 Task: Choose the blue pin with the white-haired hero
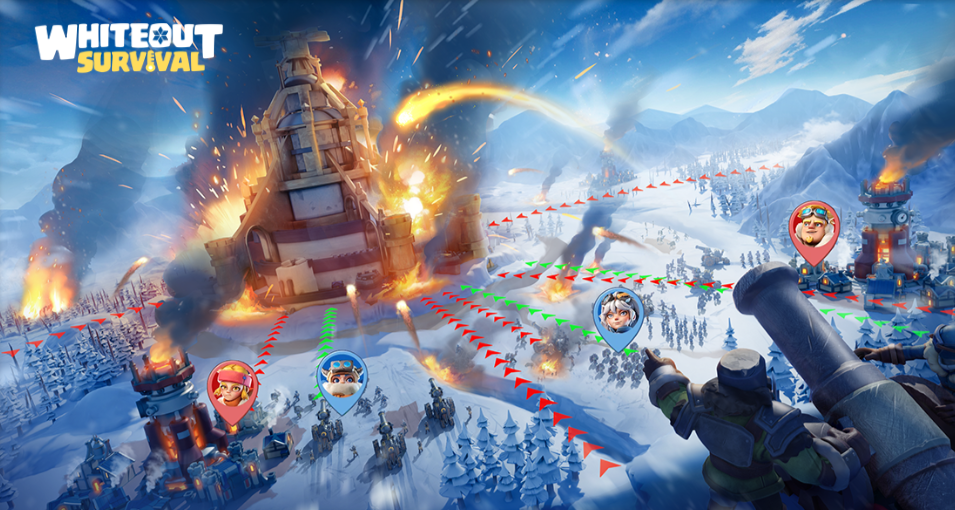point(617,314)
